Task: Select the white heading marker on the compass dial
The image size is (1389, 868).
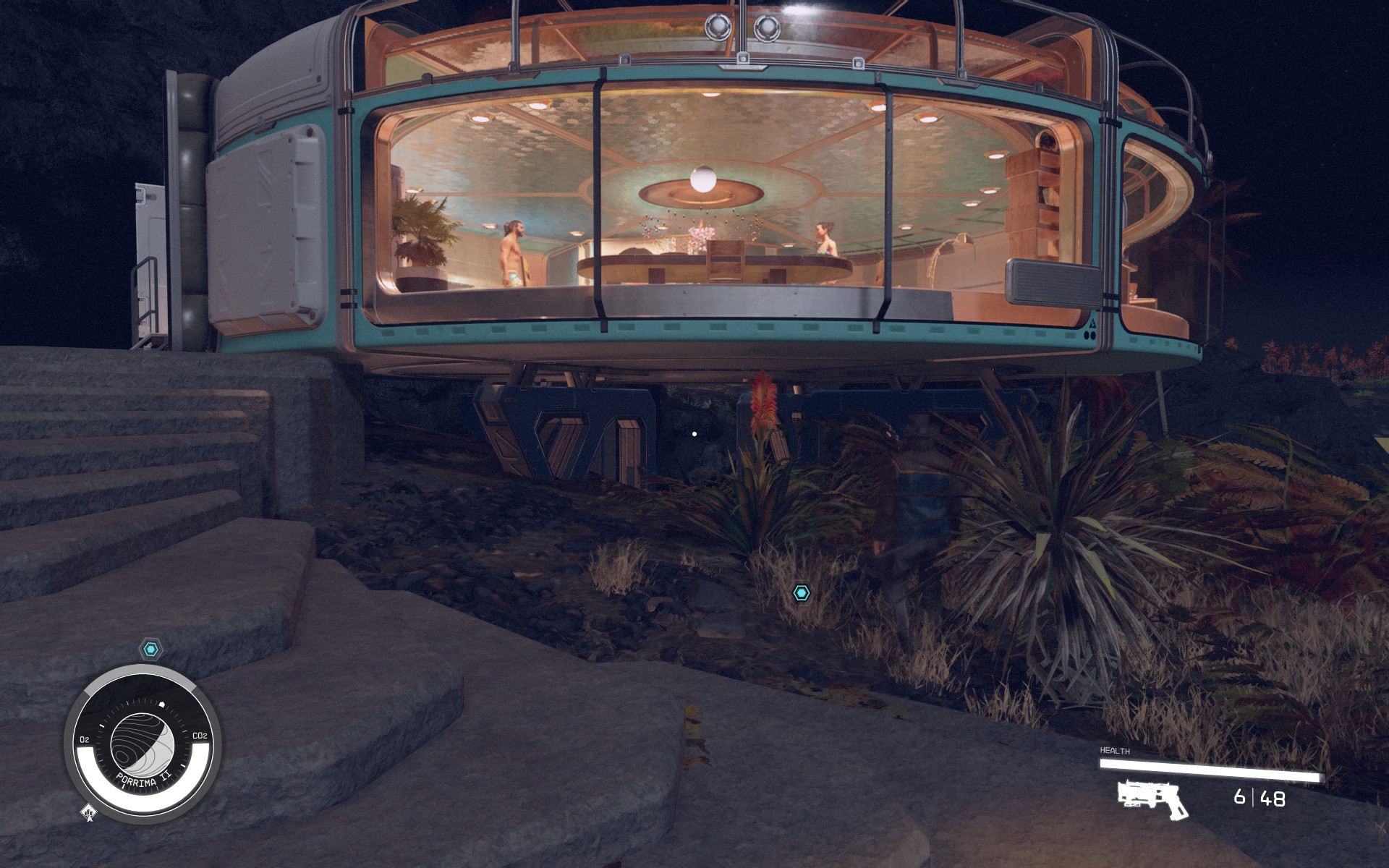Action: [161, 703]
